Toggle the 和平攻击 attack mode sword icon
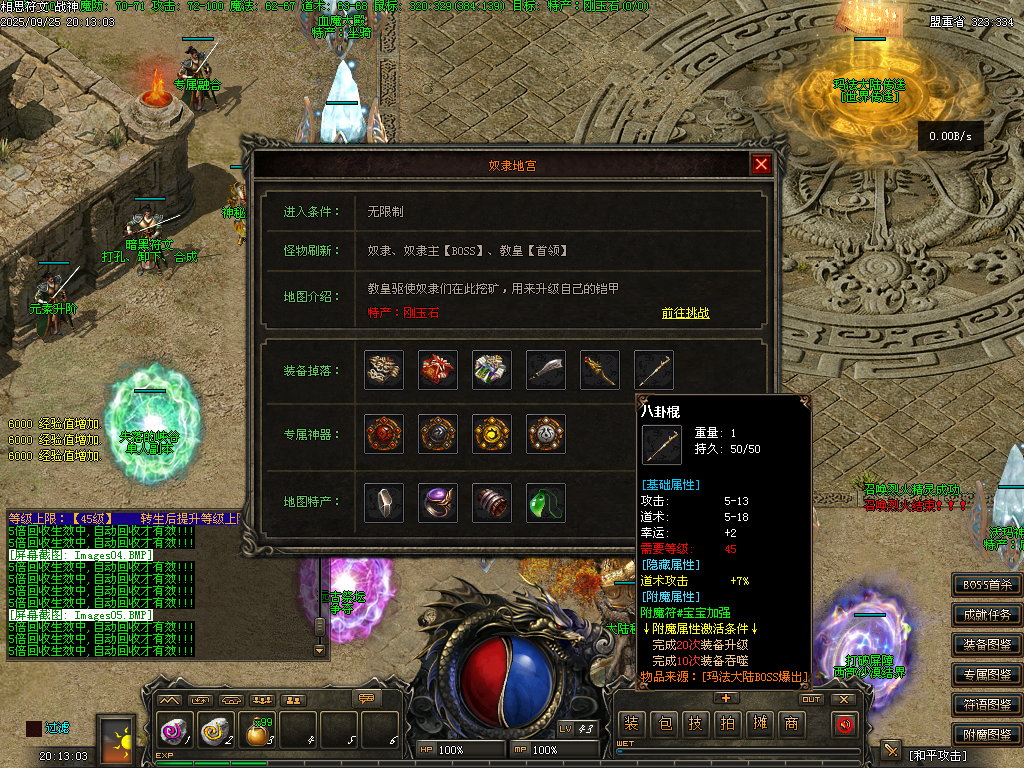 (891, 751)
